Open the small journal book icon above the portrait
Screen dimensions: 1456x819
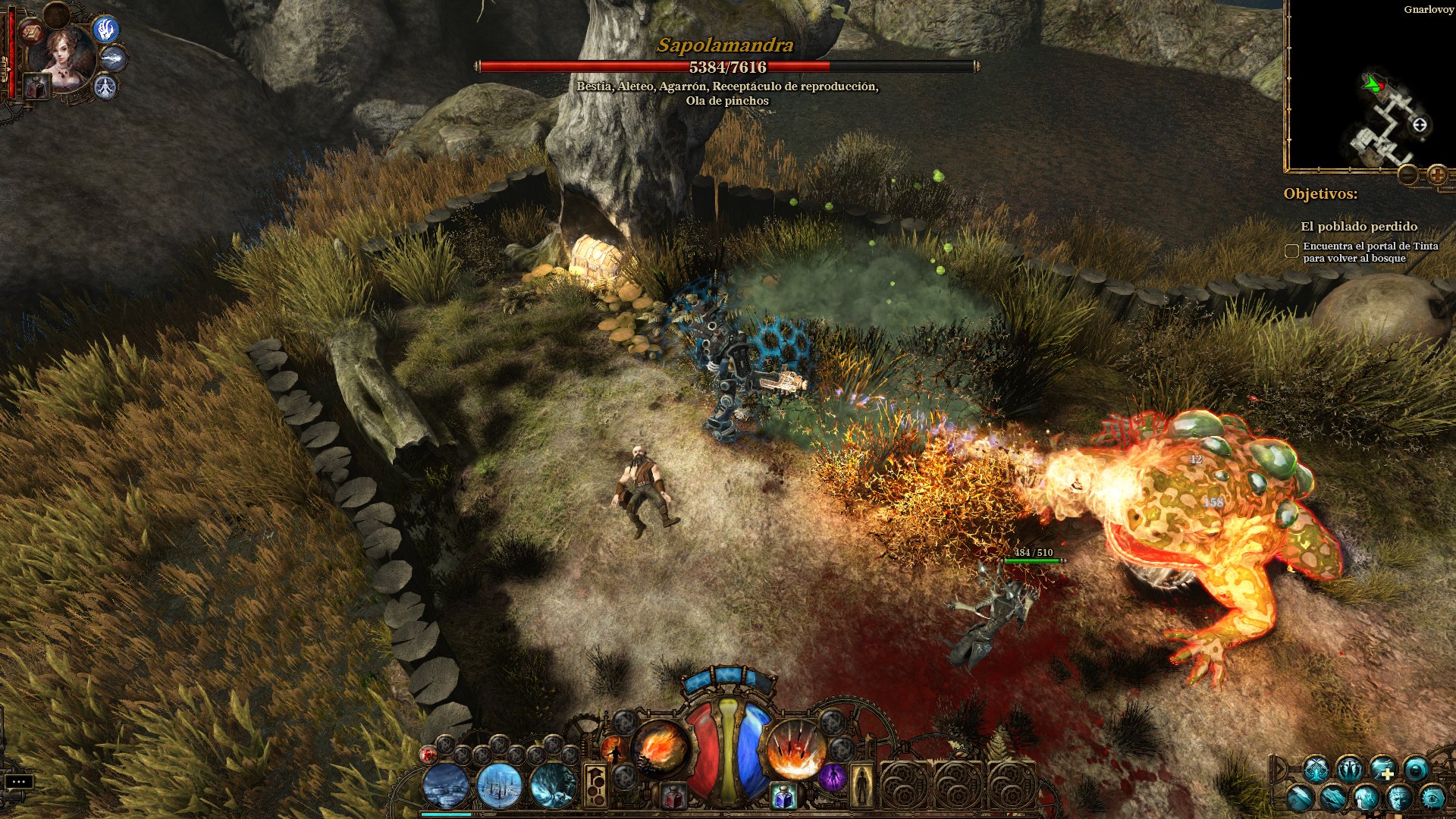tap(31, 33)
